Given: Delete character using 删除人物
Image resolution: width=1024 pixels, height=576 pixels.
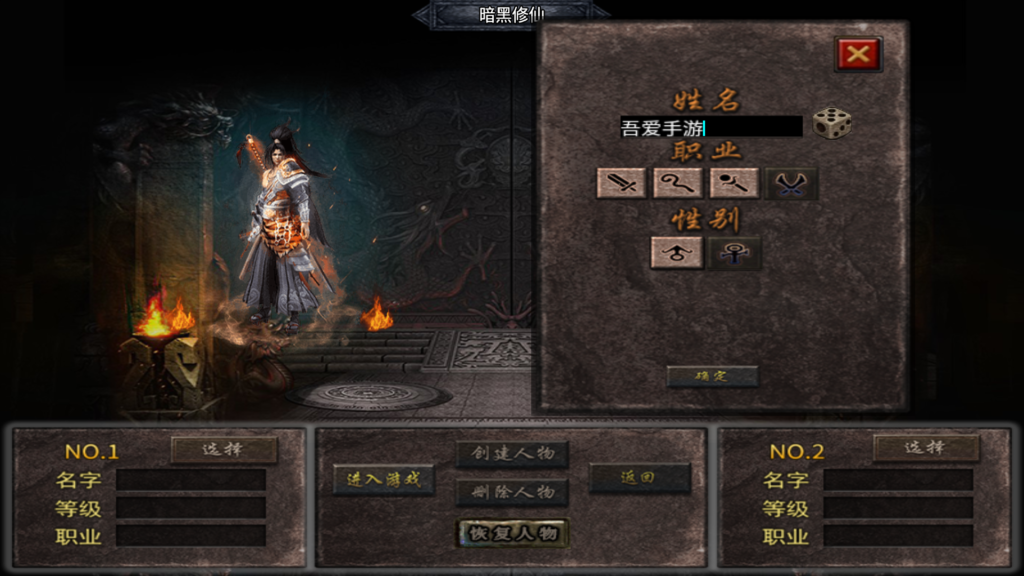Looking at the screenshot, I should (x=512, y=492).
